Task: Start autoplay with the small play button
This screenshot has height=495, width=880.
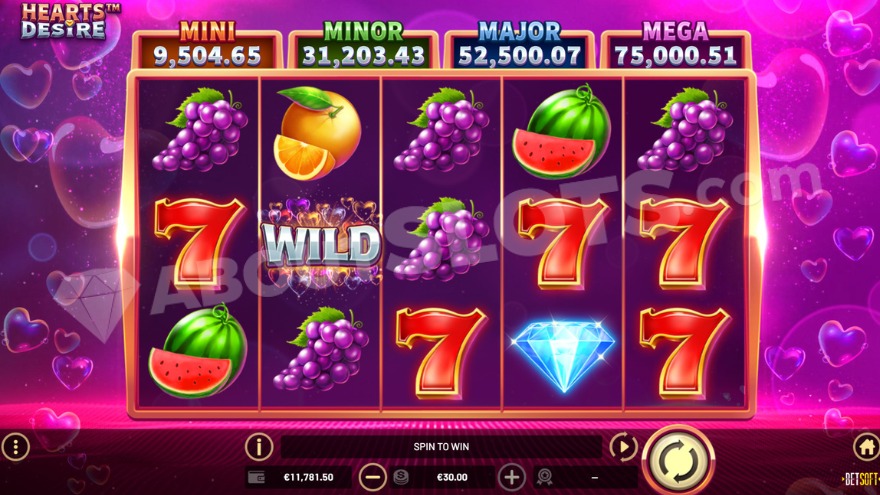Action: click(623, 446)
